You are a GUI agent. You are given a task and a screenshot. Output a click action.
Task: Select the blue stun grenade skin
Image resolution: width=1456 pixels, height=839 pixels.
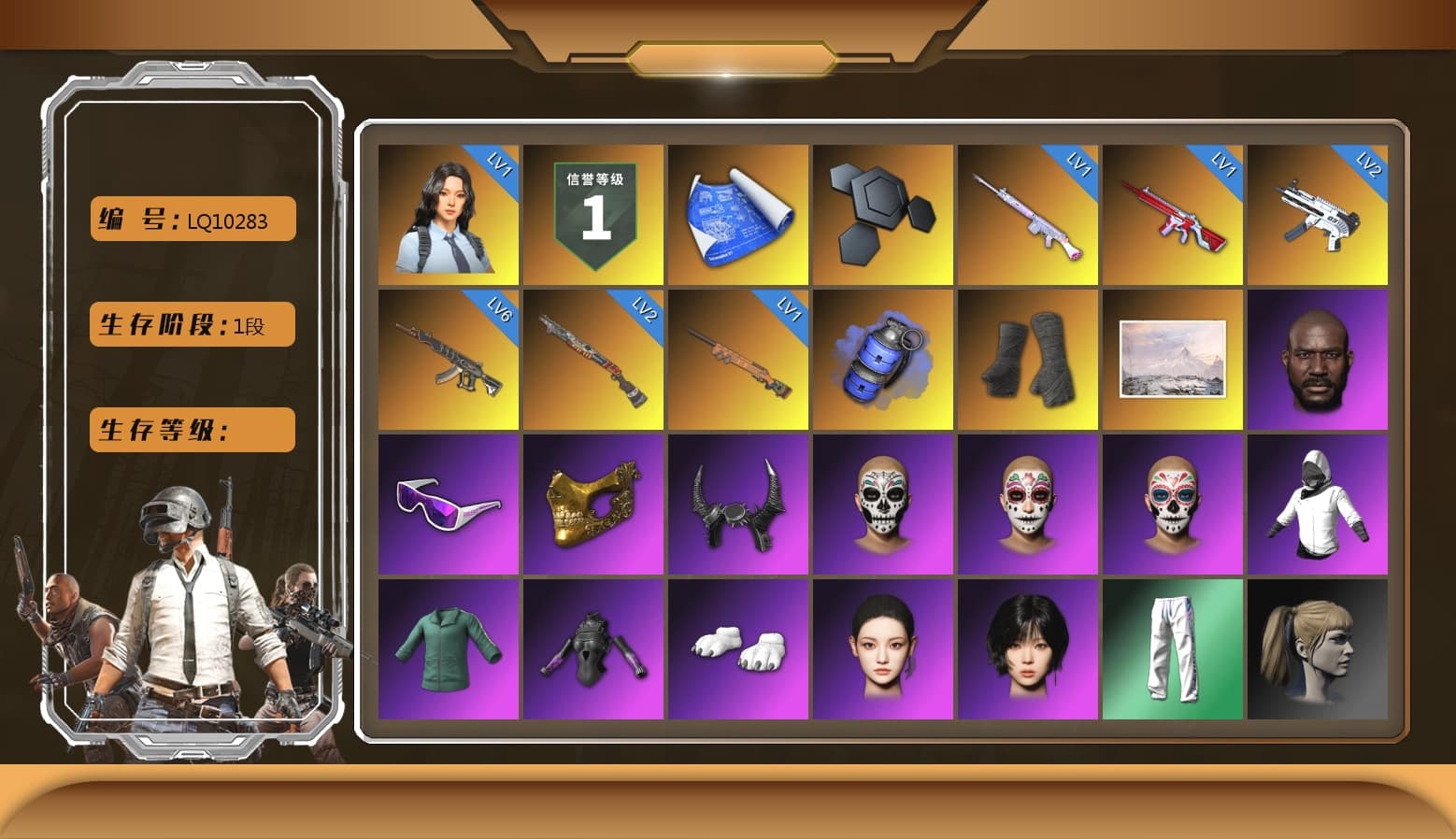coord(883,359)
